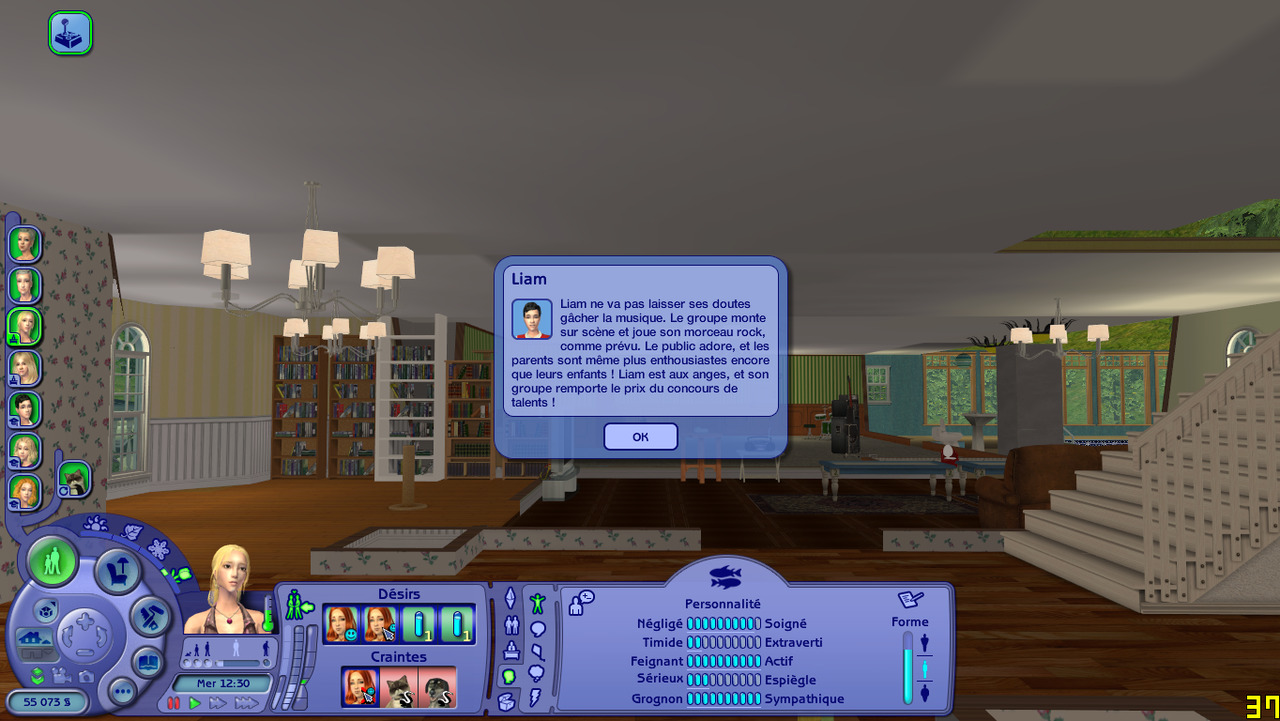Show the memories thought-bubble sub-tab
The height and width of the screenshot is (721, 1280).
click(x=537, y=673)
